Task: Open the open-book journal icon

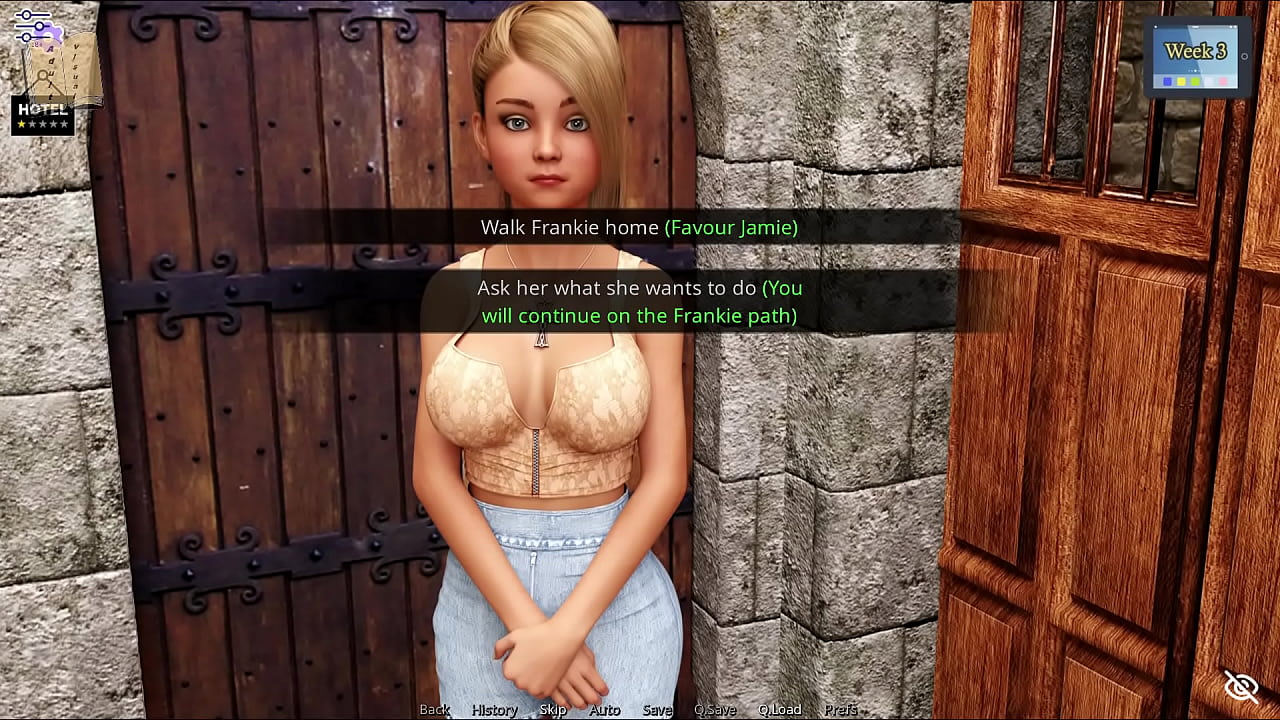Action: click(x=66, y=70)
